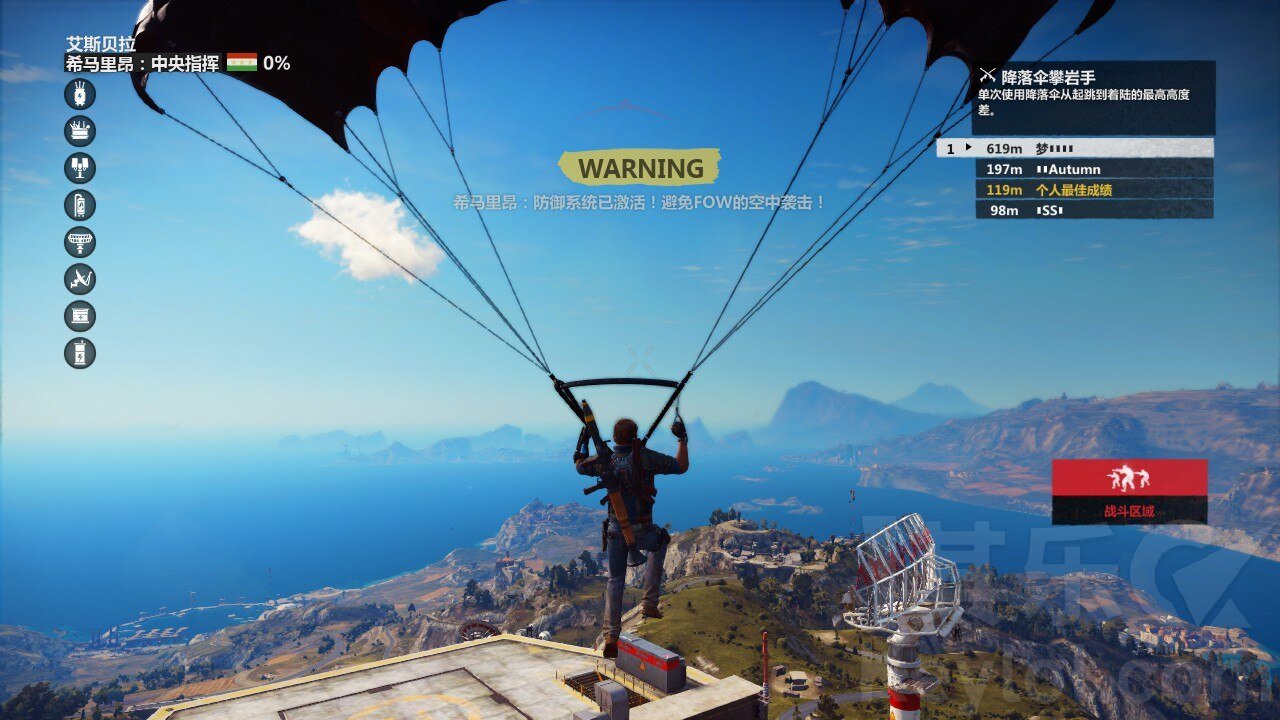Click the base liberation flag icon
The image size is (1280, 720).
point(242,63)
